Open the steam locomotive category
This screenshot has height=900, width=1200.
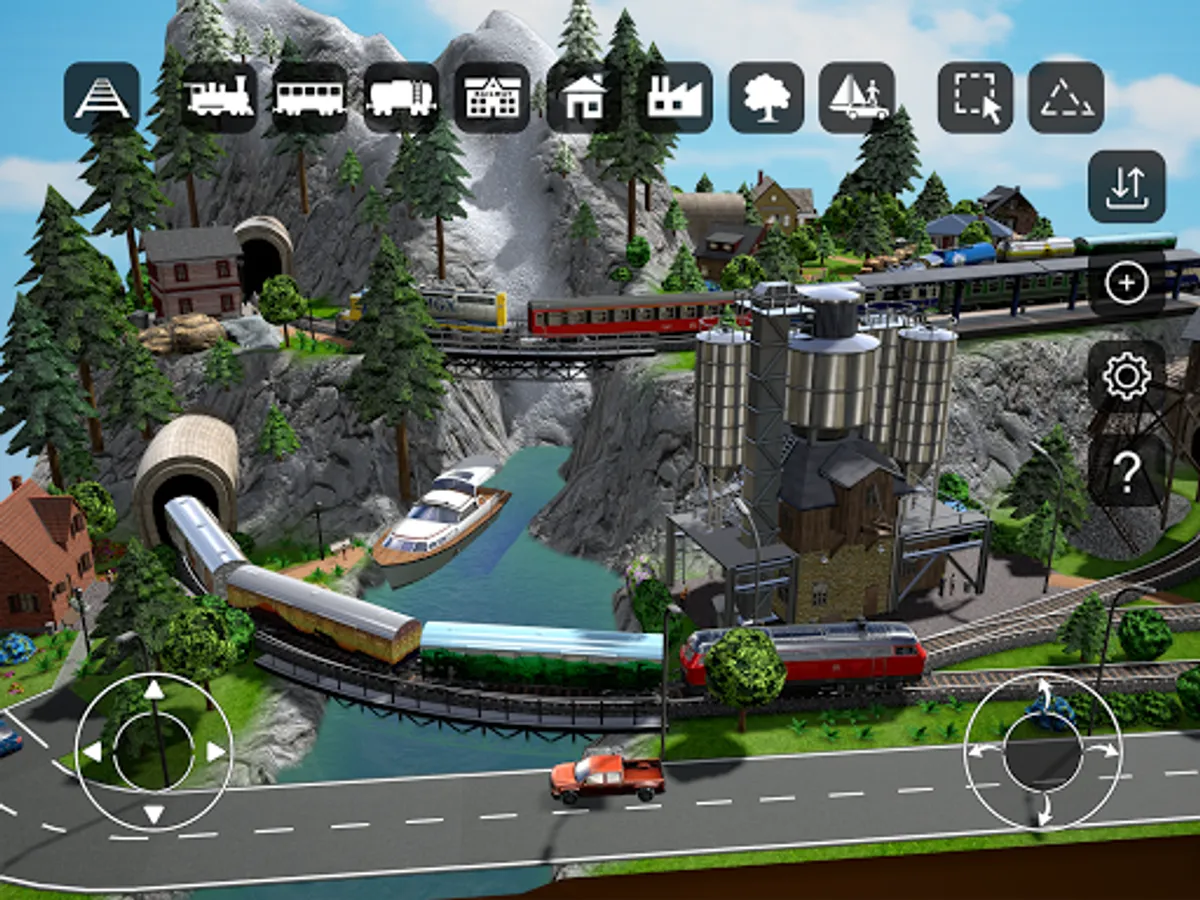coord(219,98)
